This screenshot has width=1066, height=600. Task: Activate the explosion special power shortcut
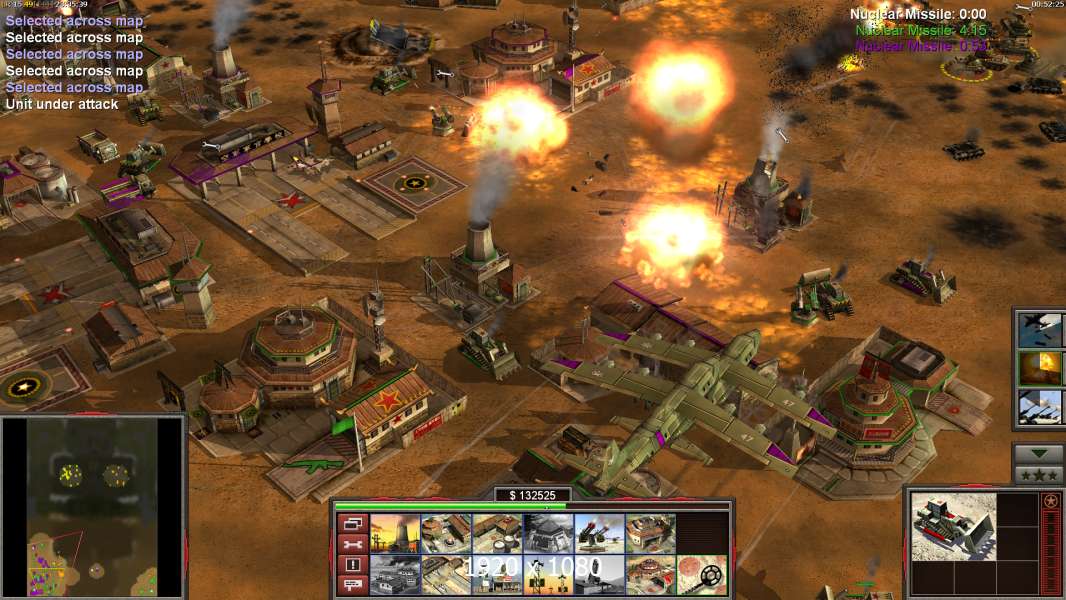[1039, 367]
